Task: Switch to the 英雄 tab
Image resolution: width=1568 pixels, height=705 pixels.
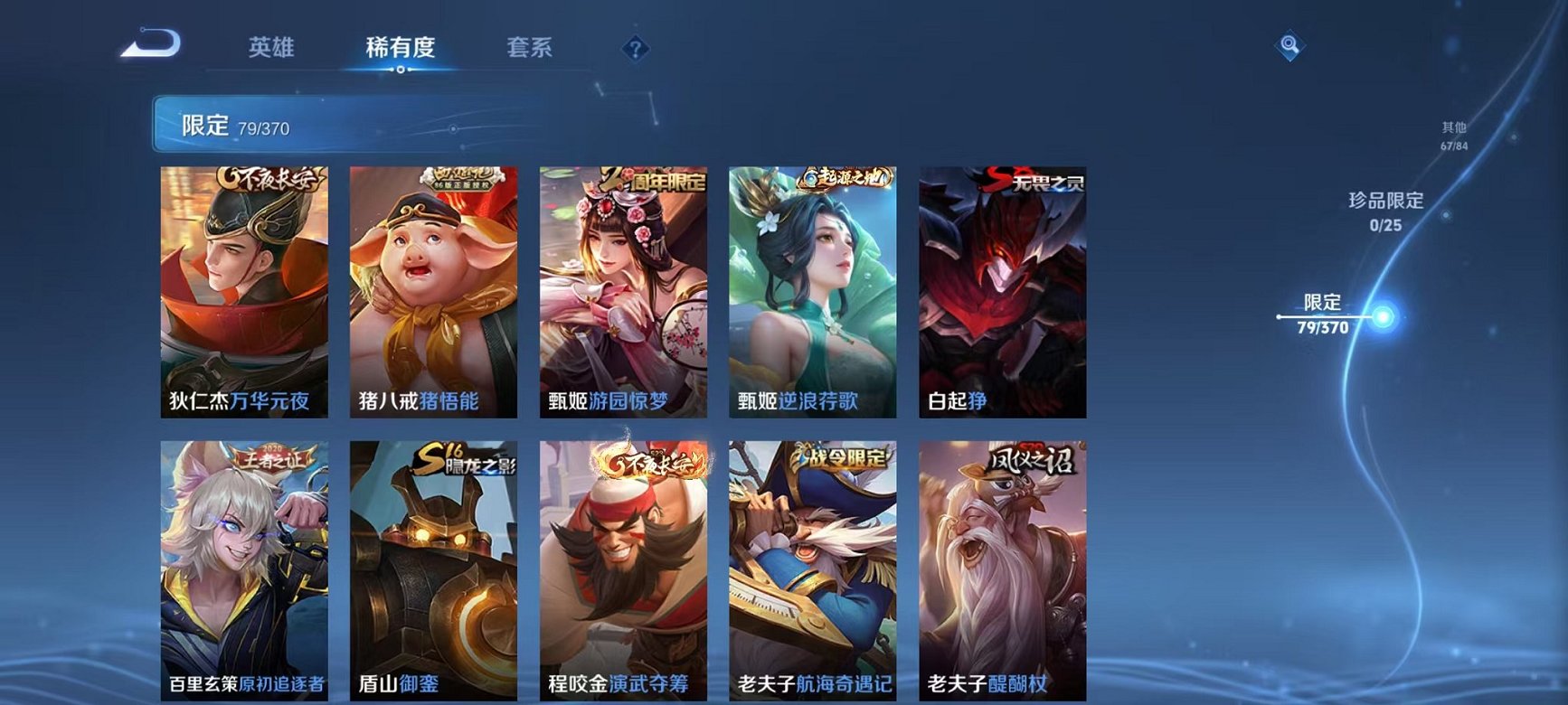Action: (x=272, y=49)
